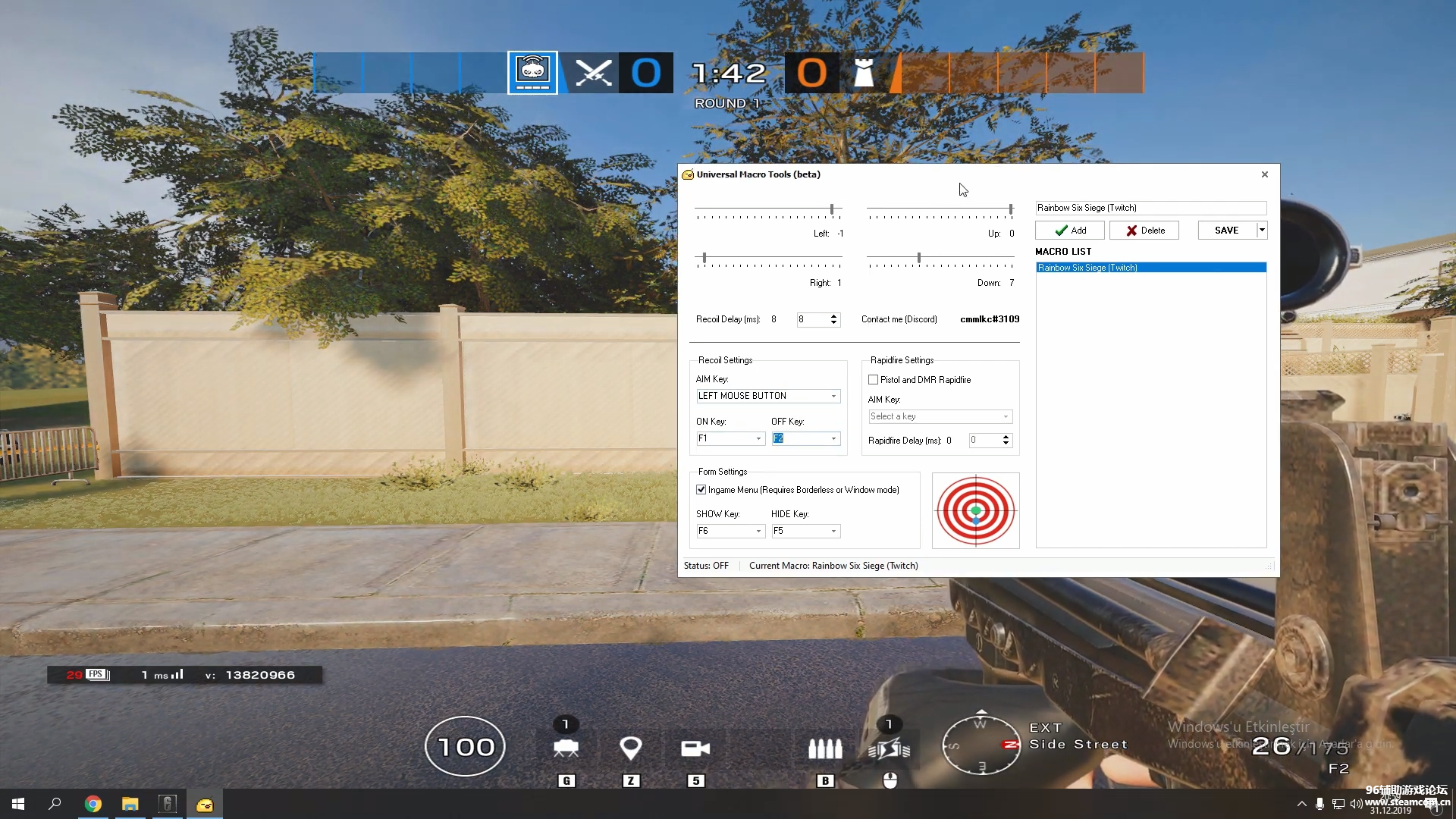Image resolution: width=1456 pixels, height=819 pixels.
Task: Enable Pistol and DMR Rapidfire checkbox
Action: [873, 380]
